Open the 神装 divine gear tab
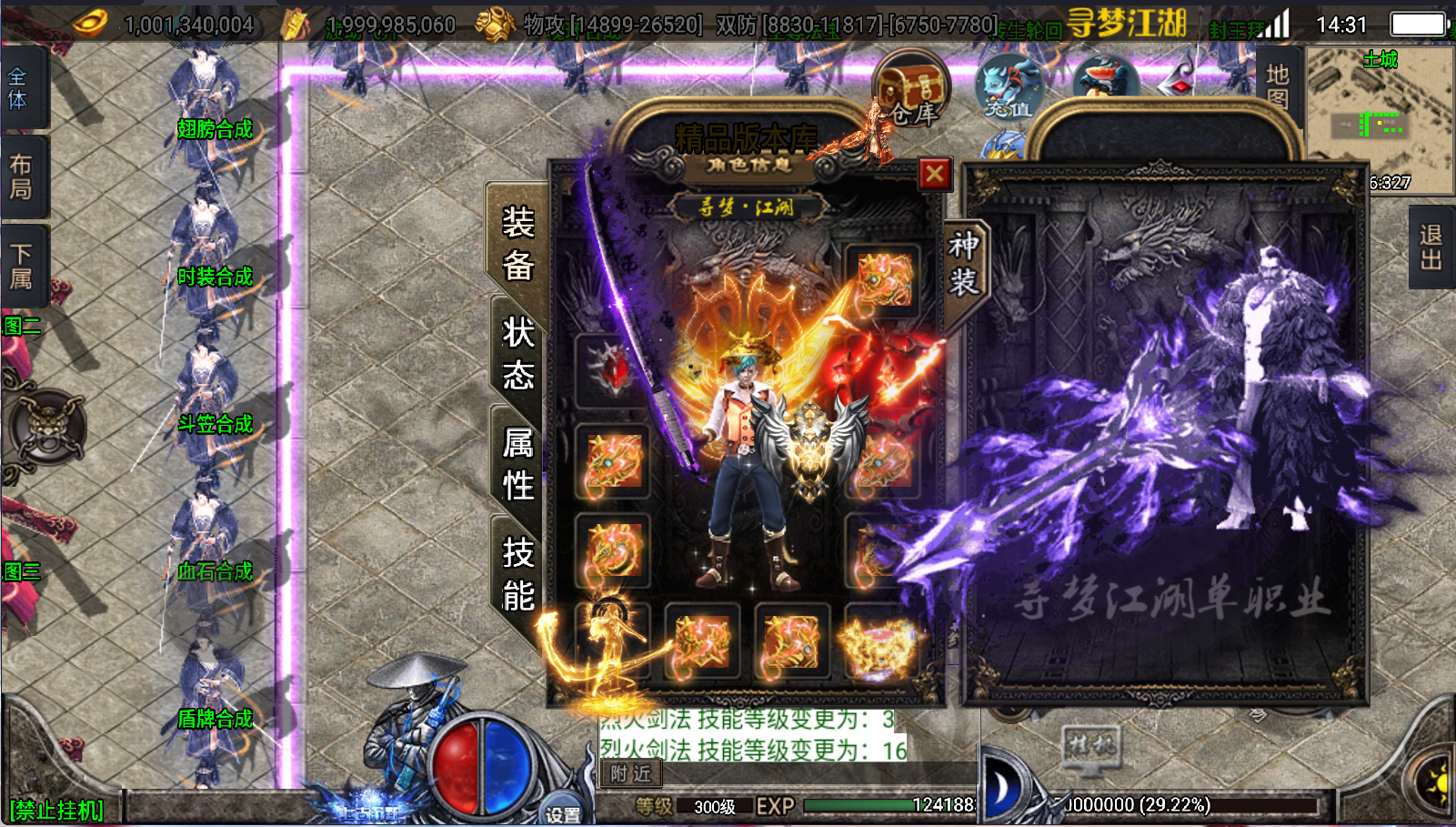 pyautogui.click(x=963, y=264)
